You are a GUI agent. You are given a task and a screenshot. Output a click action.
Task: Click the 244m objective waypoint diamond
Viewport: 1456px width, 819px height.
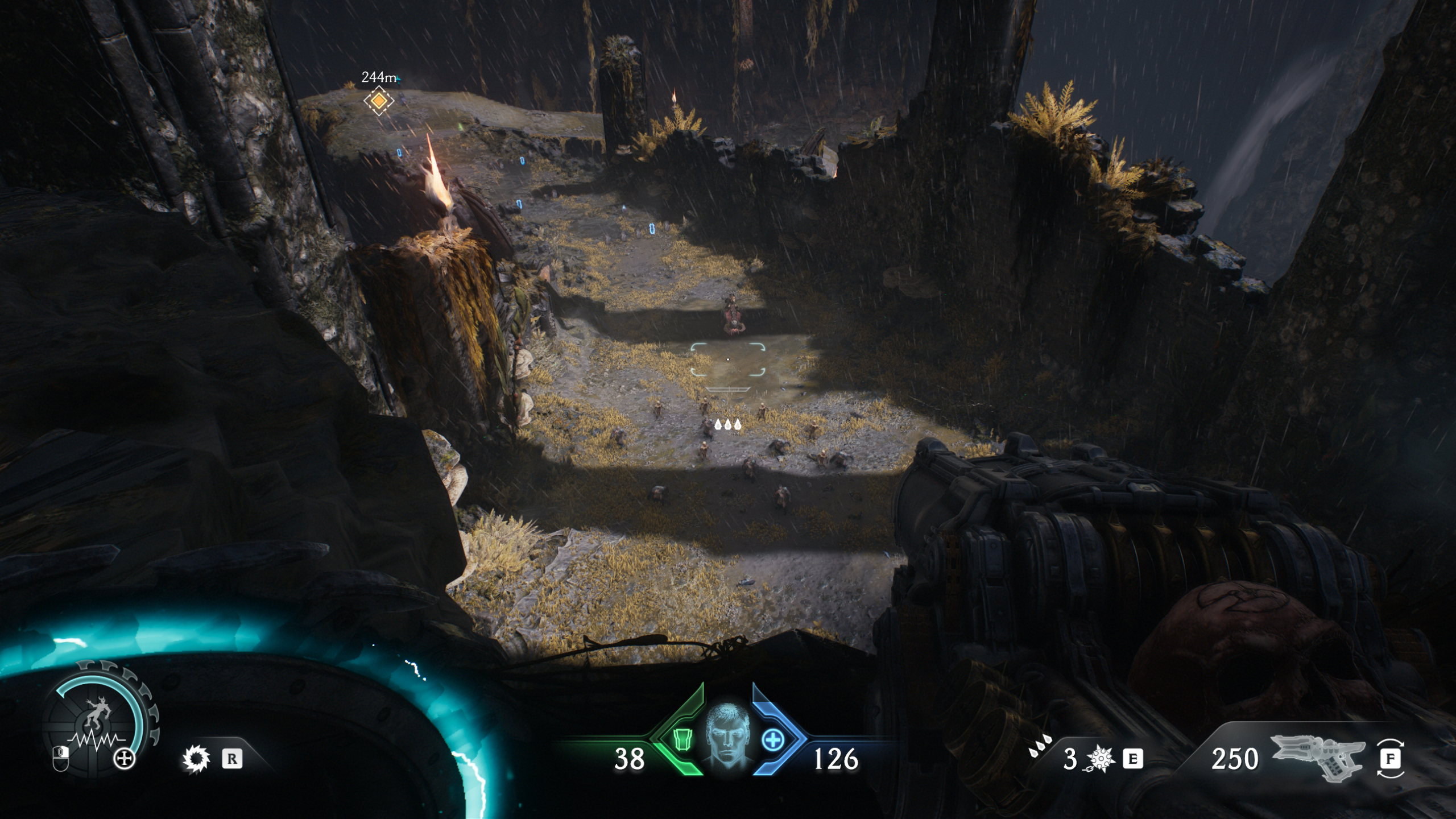[378, 100]
